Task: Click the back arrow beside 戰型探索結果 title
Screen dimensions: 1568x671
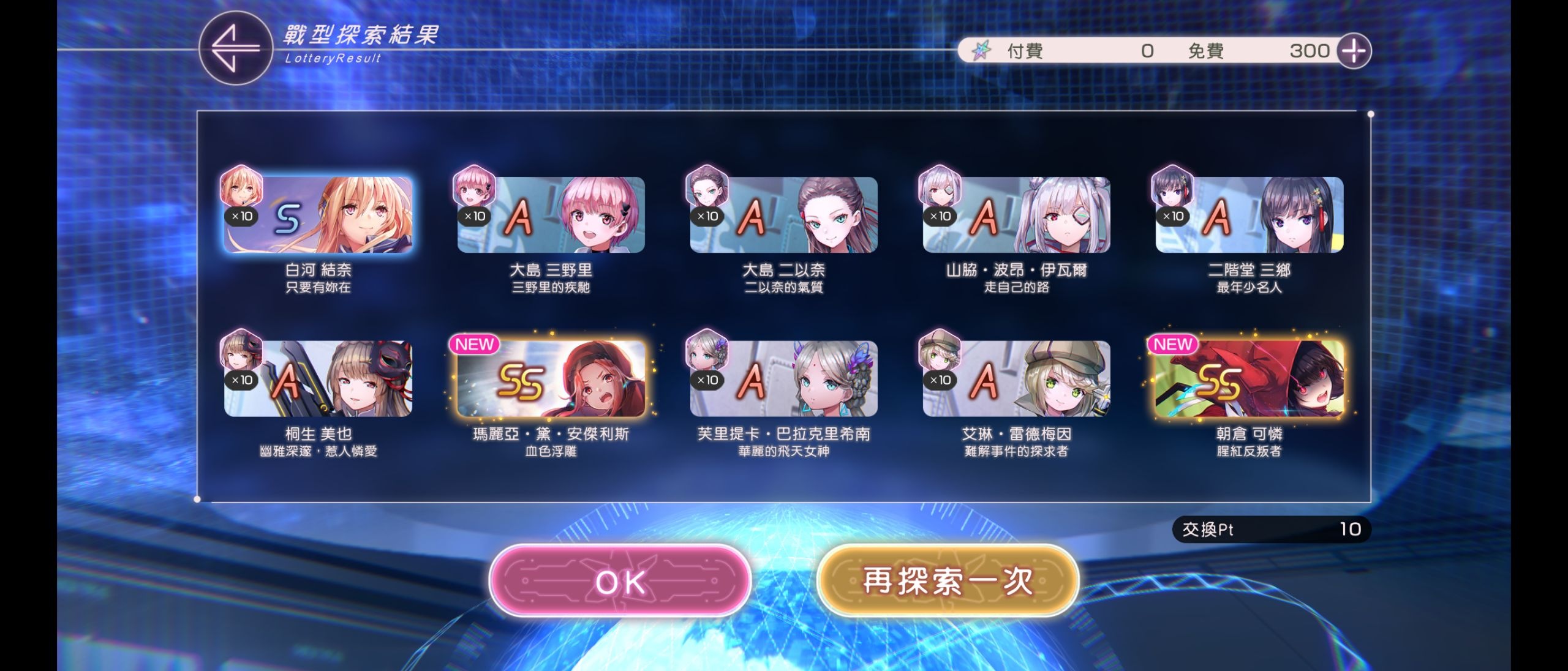Action: [235, 49]
